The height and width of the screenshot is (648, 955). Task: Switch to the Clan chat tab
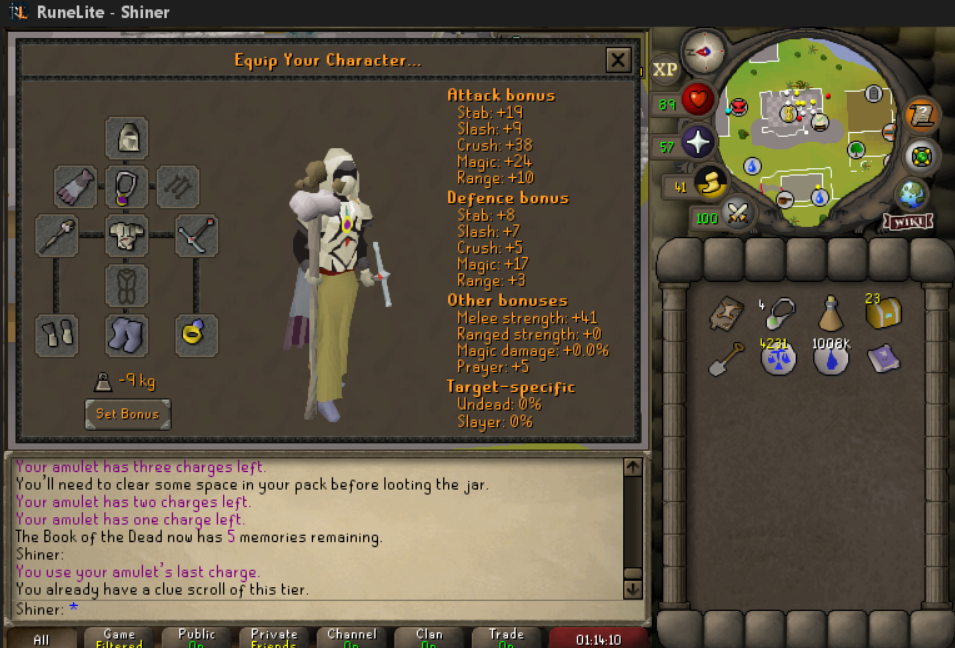pos(429,638)
